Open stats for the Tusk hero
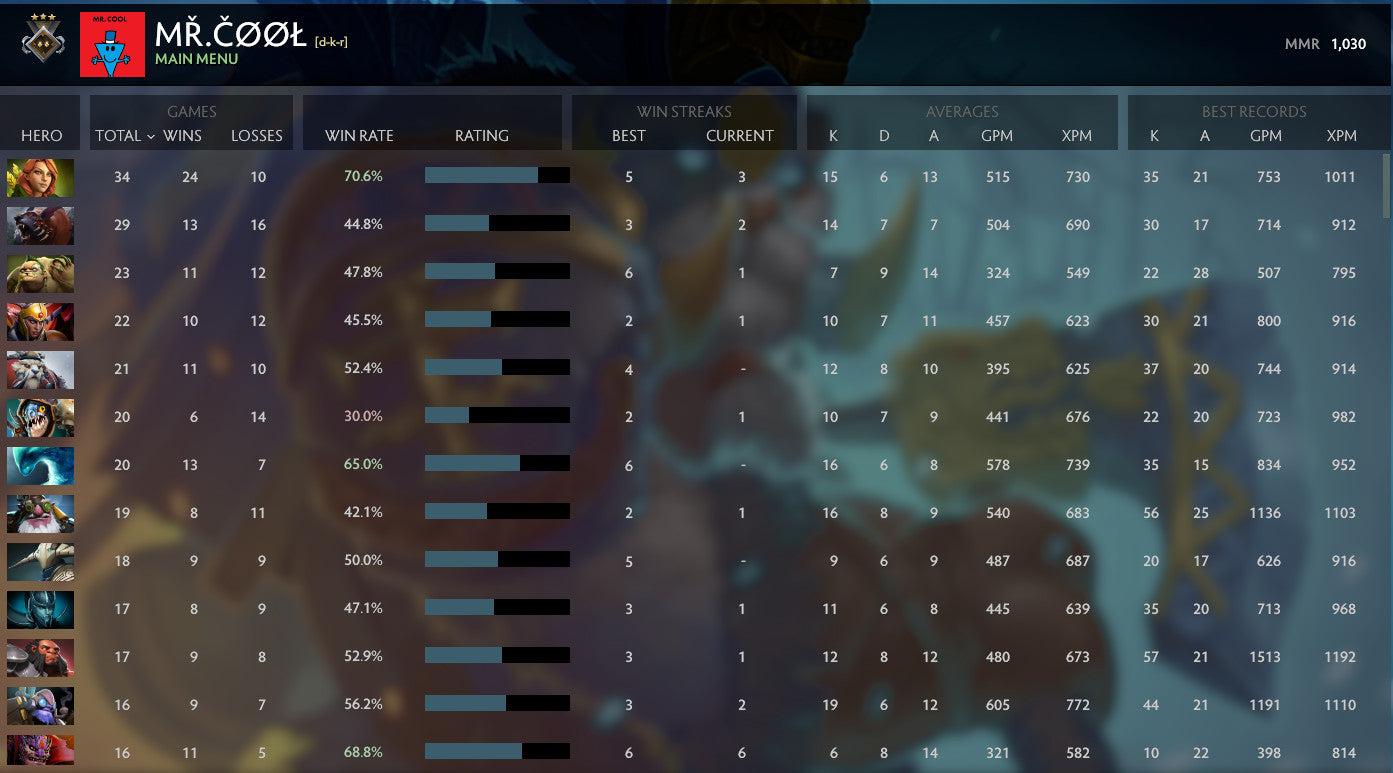This screenshot has height=773, width=1393. (40, 369)
